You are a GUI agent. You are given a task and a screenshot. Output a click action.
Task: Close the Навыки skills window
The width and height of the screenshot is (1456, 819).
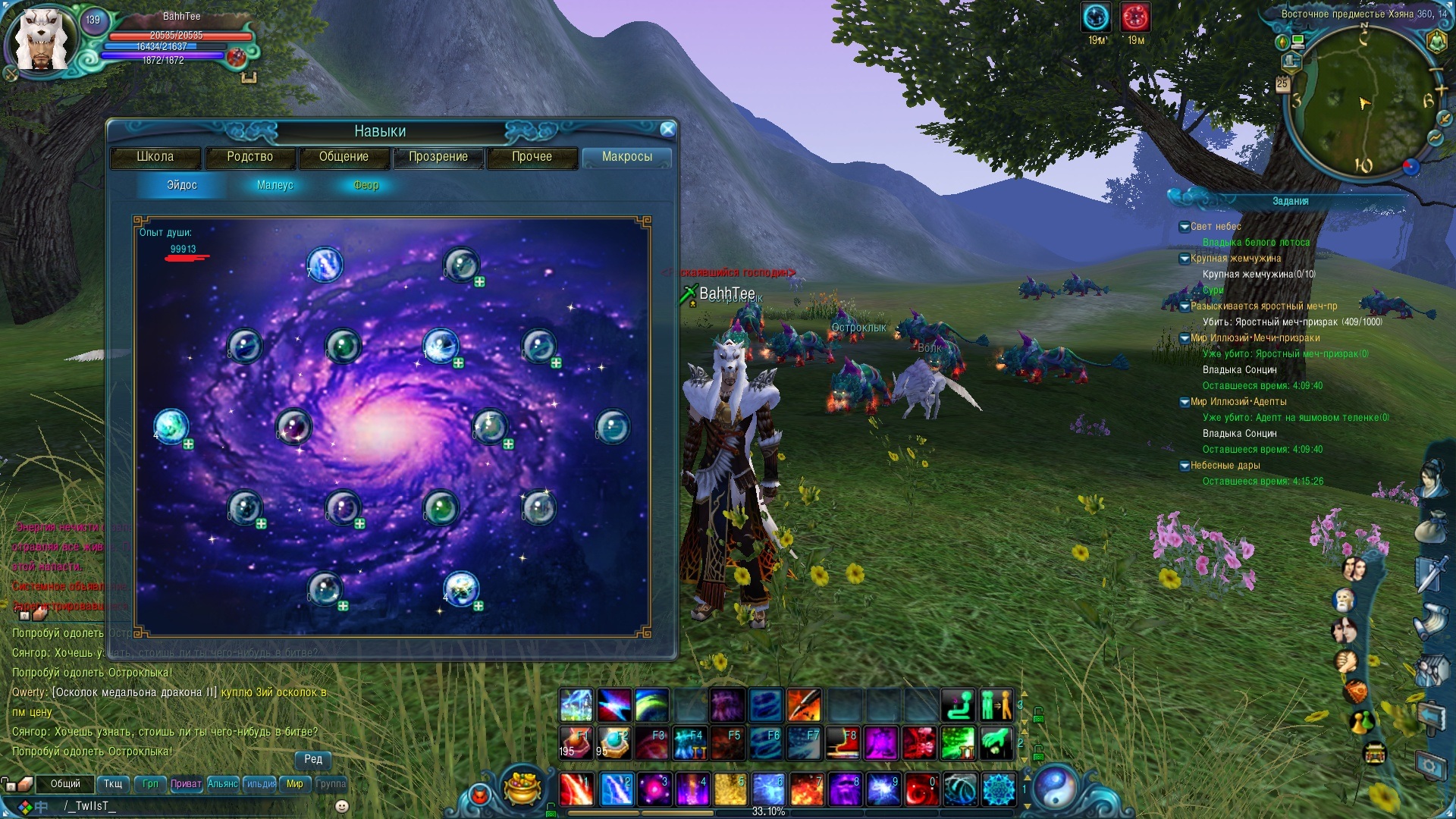click(x=667, y=130)
